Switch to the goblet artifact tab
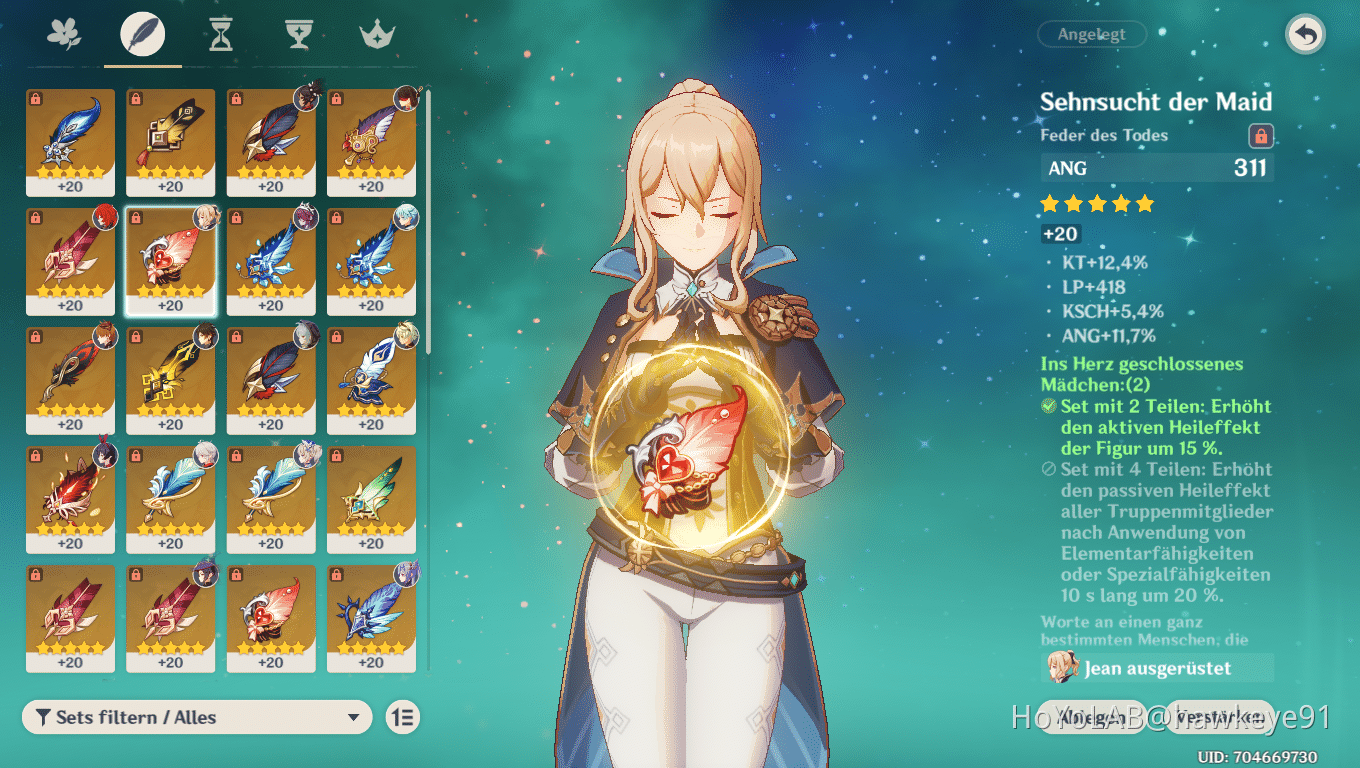This screenshot has height=768, width=1360. [298, 35]
